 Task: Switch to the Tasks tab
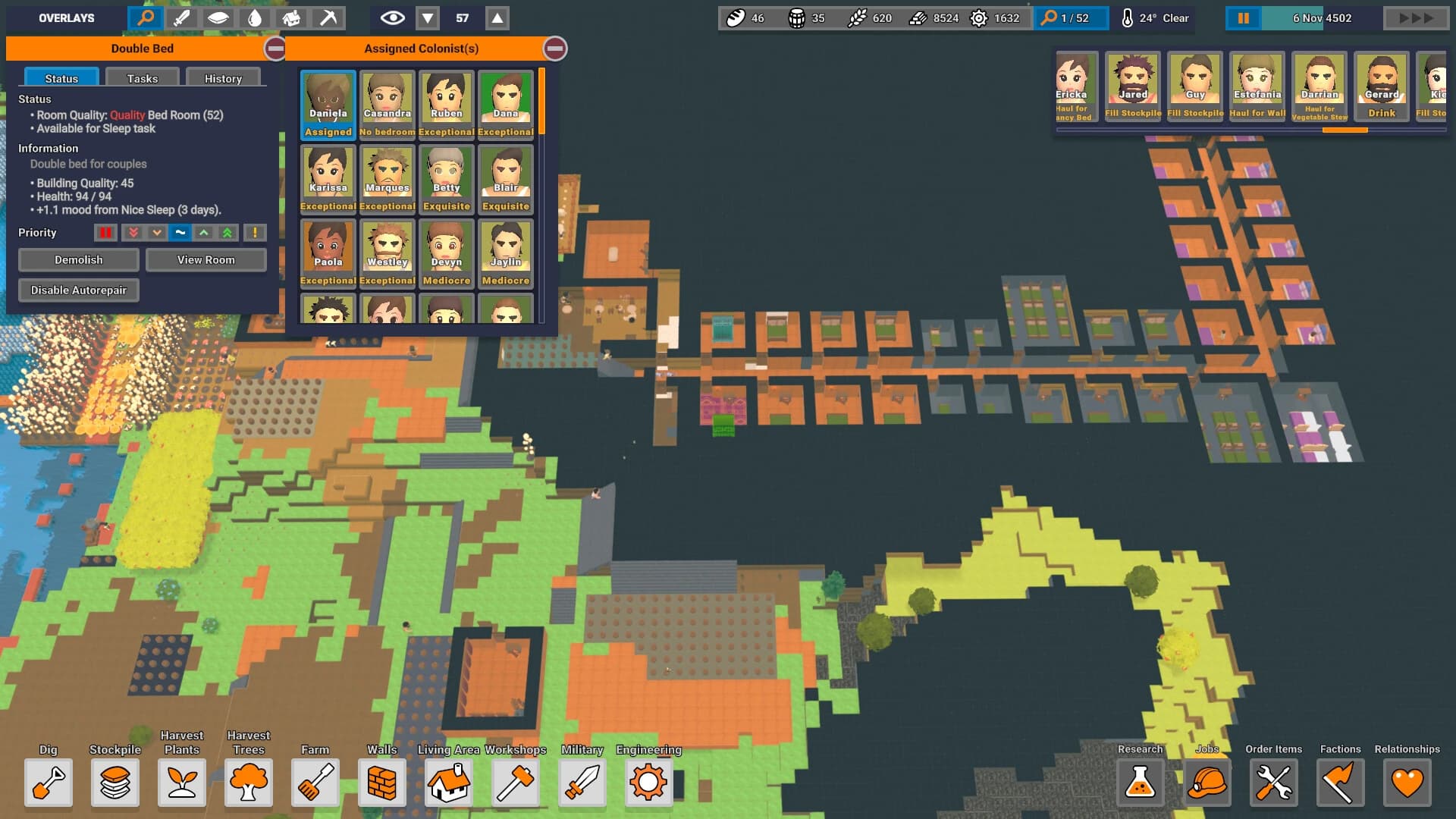143,78
